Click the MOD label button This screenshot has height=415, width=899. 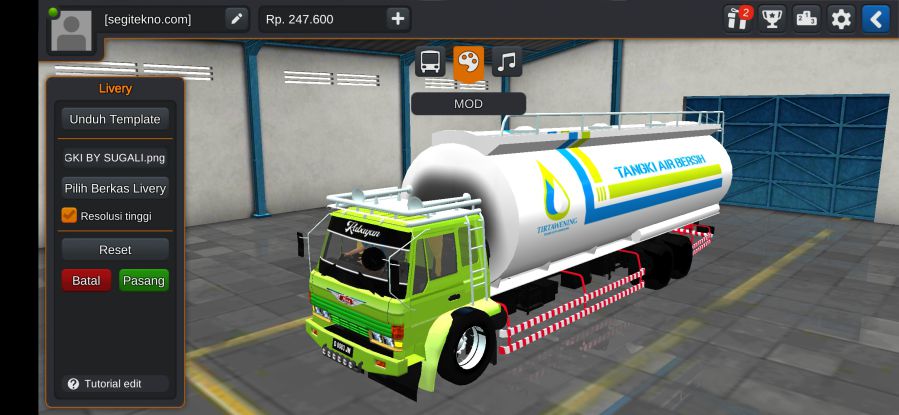click(x=468, y=104)
